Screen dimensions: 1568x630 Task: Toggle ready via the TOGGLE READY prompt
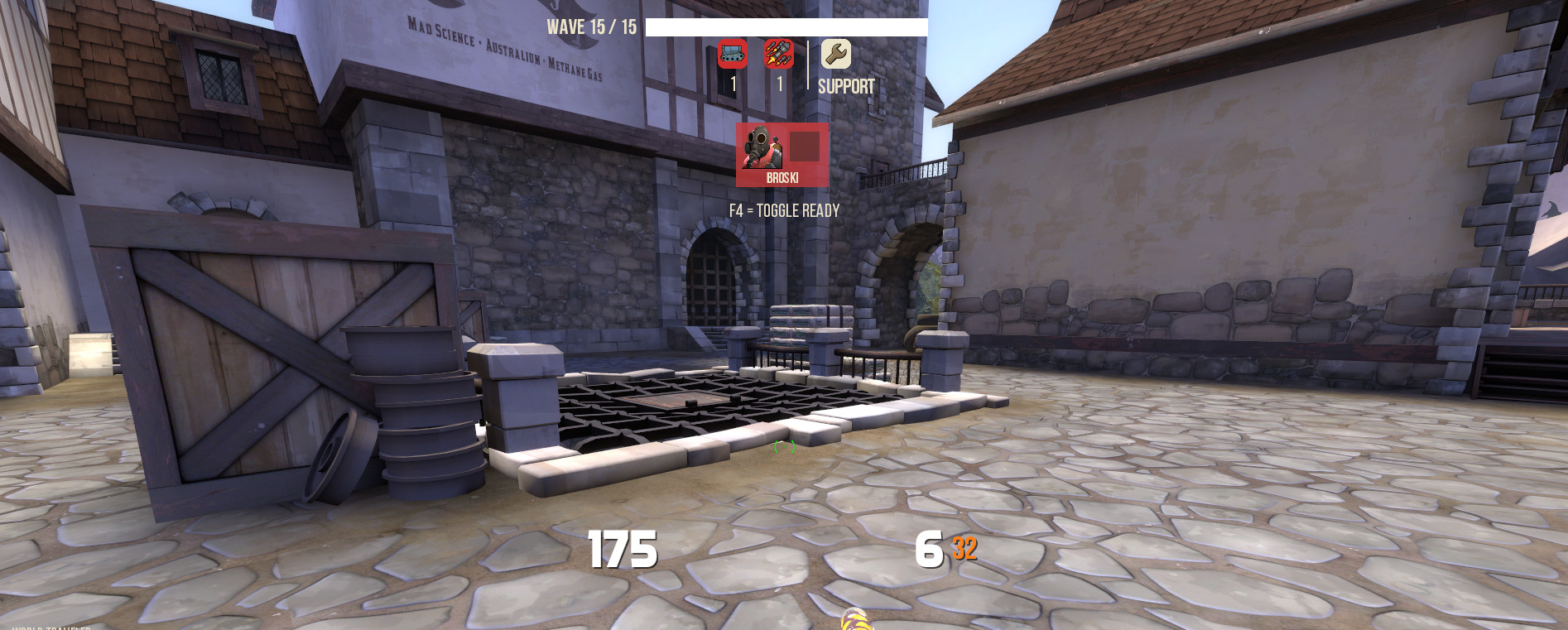click(784, 210)
